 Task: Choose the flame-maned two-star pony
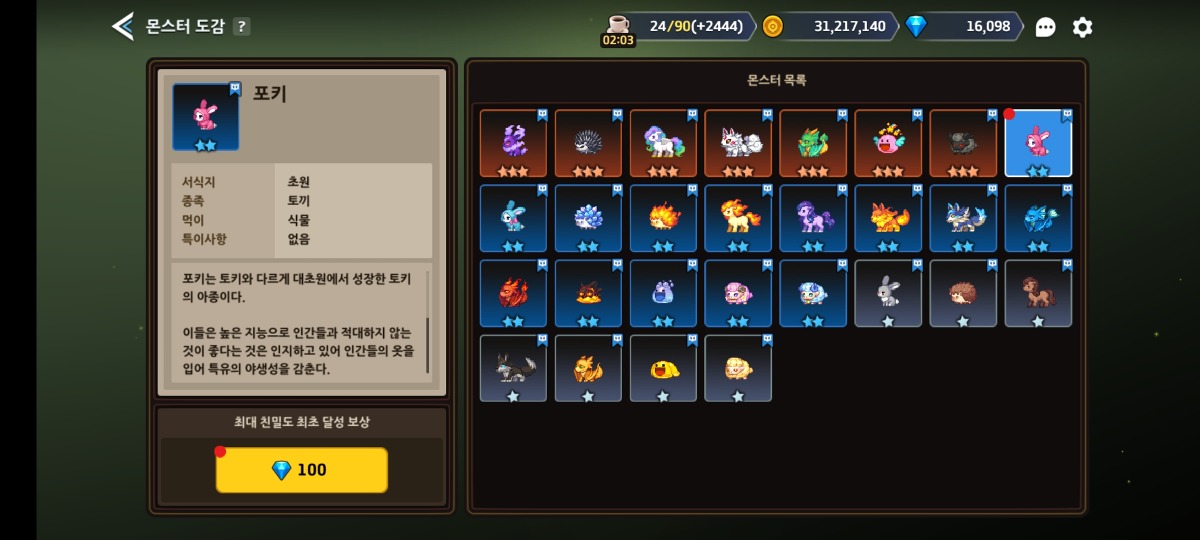click(x=738, y=218)
